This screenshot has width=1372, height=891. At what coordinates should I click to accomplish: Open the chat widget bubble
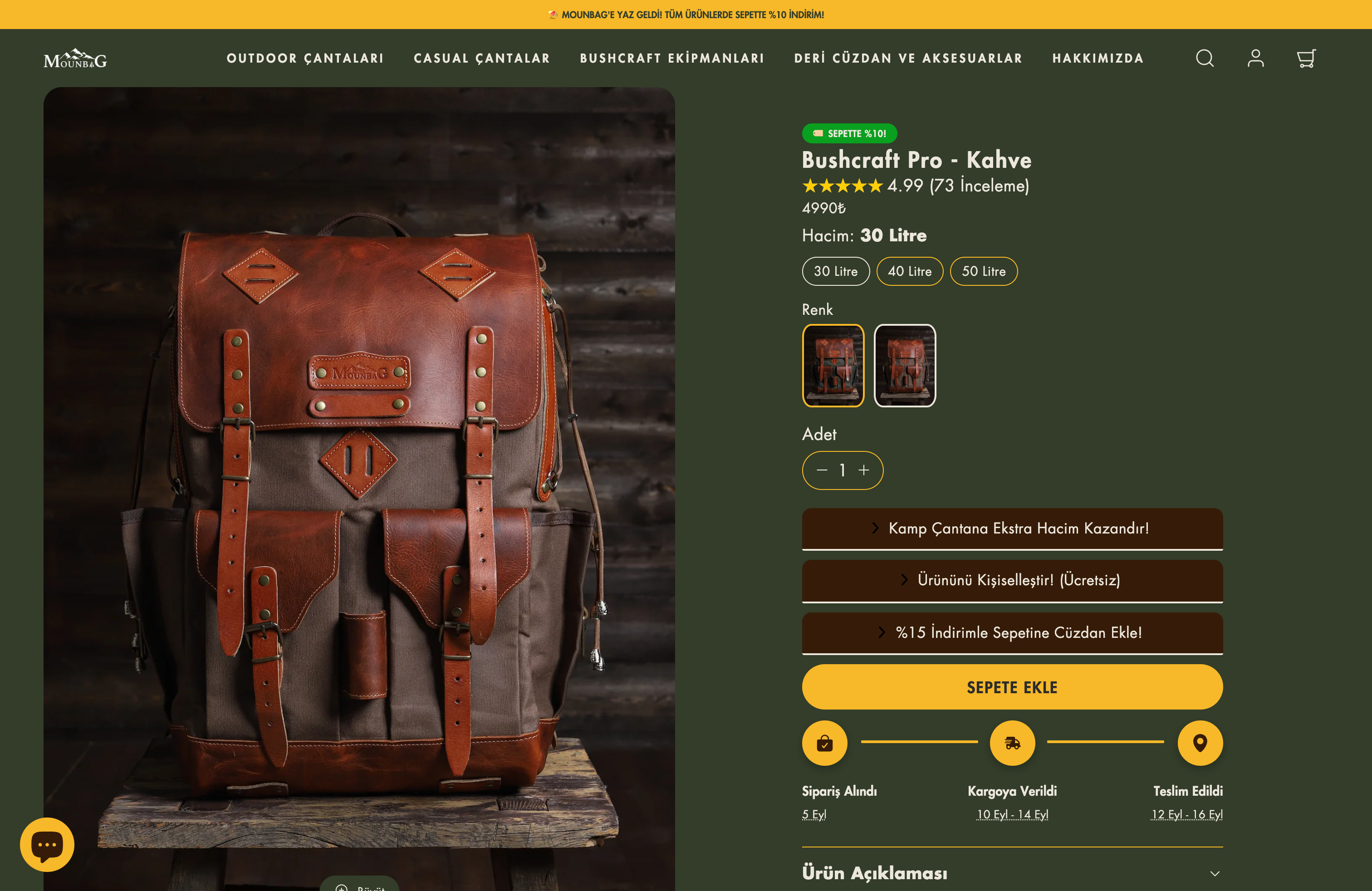click(47, 844)
